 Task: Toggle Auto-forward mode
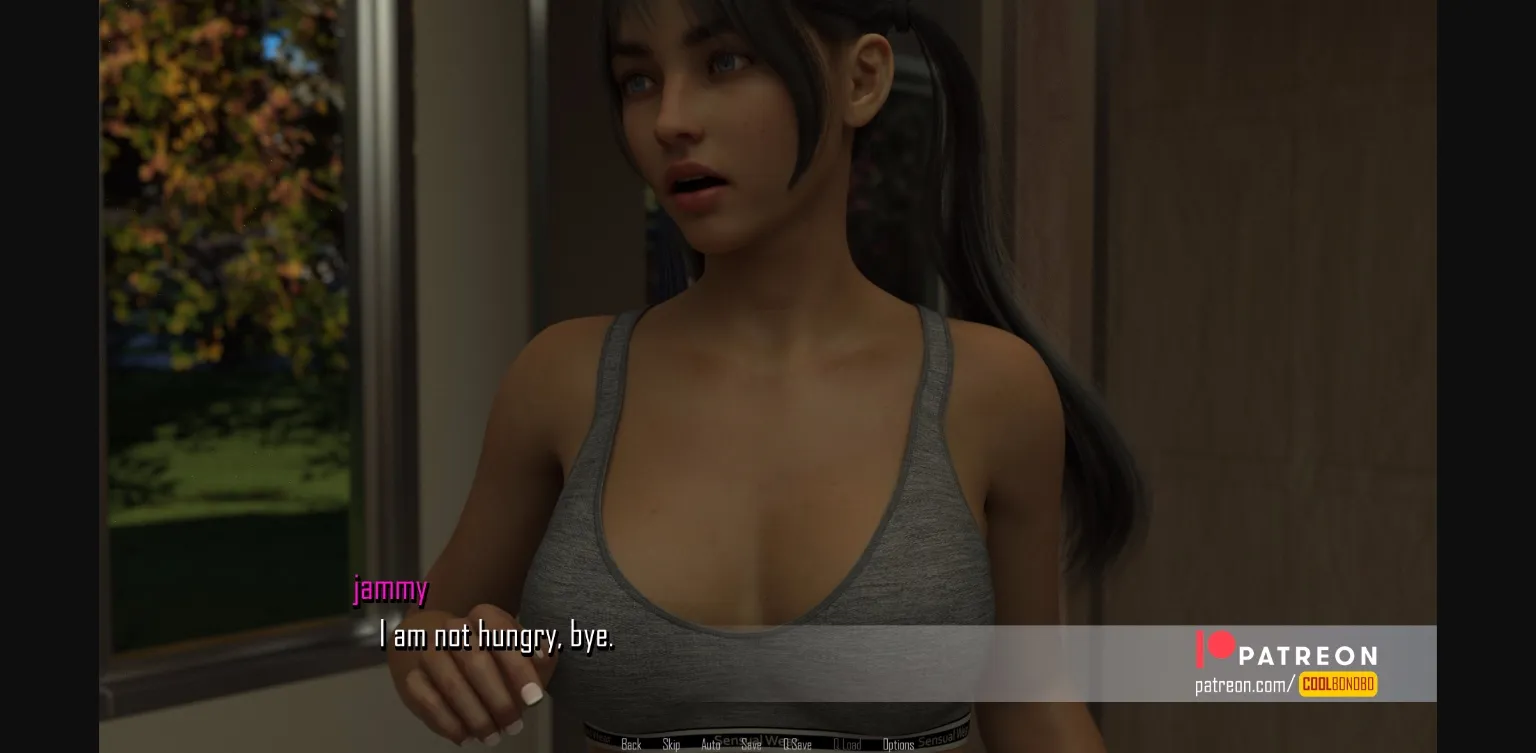point(711,745)
